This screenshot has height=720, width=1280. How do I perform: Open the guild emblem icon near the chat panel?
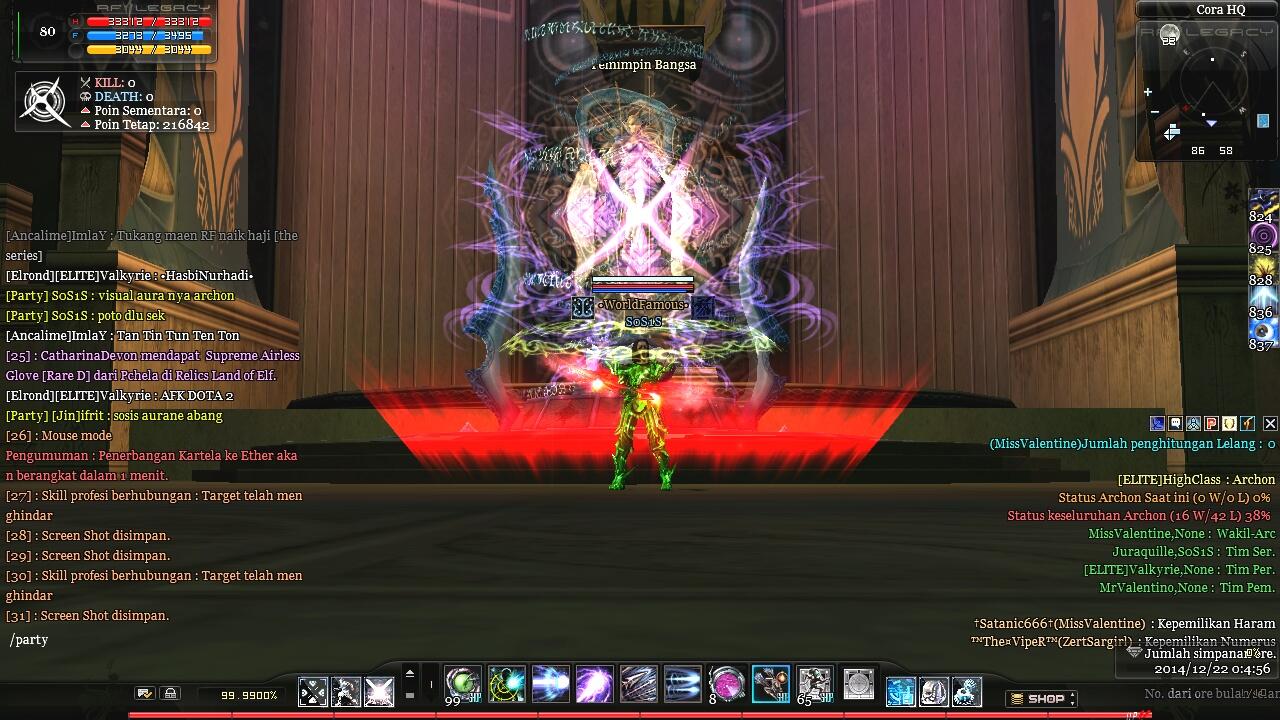(x=1192, y=423)
